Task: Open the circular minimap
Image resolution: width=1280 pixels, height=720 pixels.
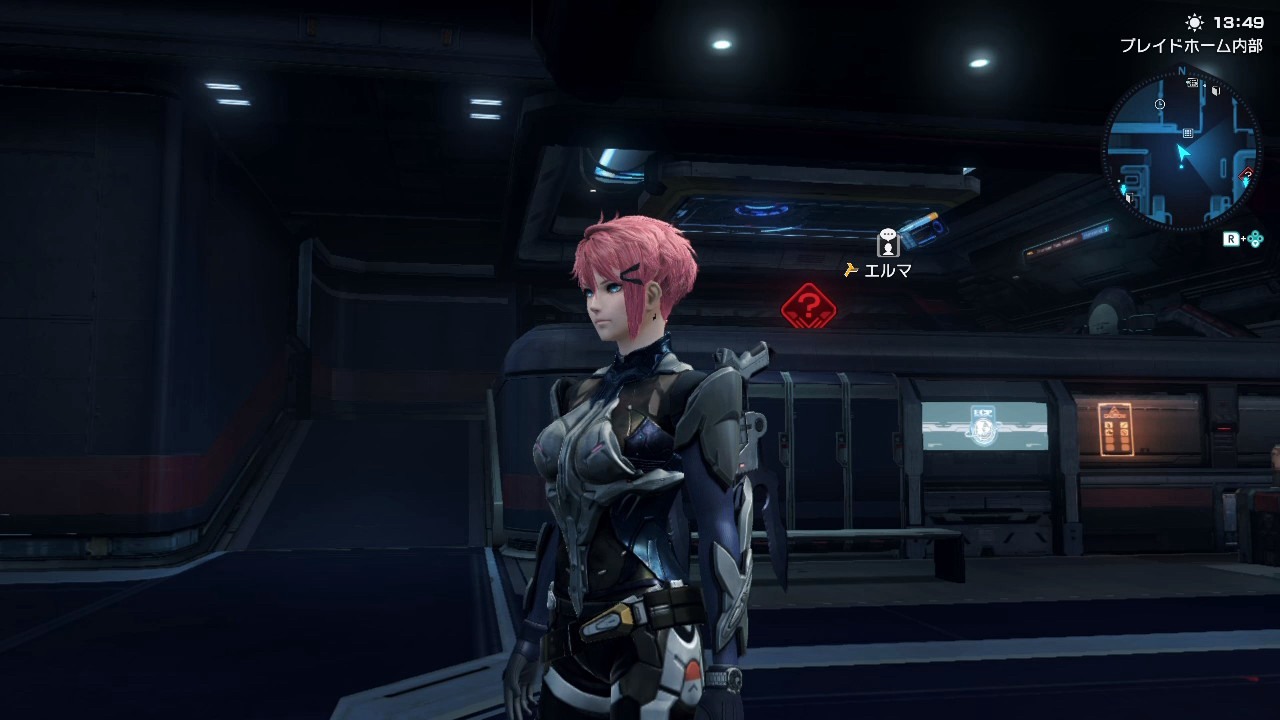Action: click(1181, 150)
